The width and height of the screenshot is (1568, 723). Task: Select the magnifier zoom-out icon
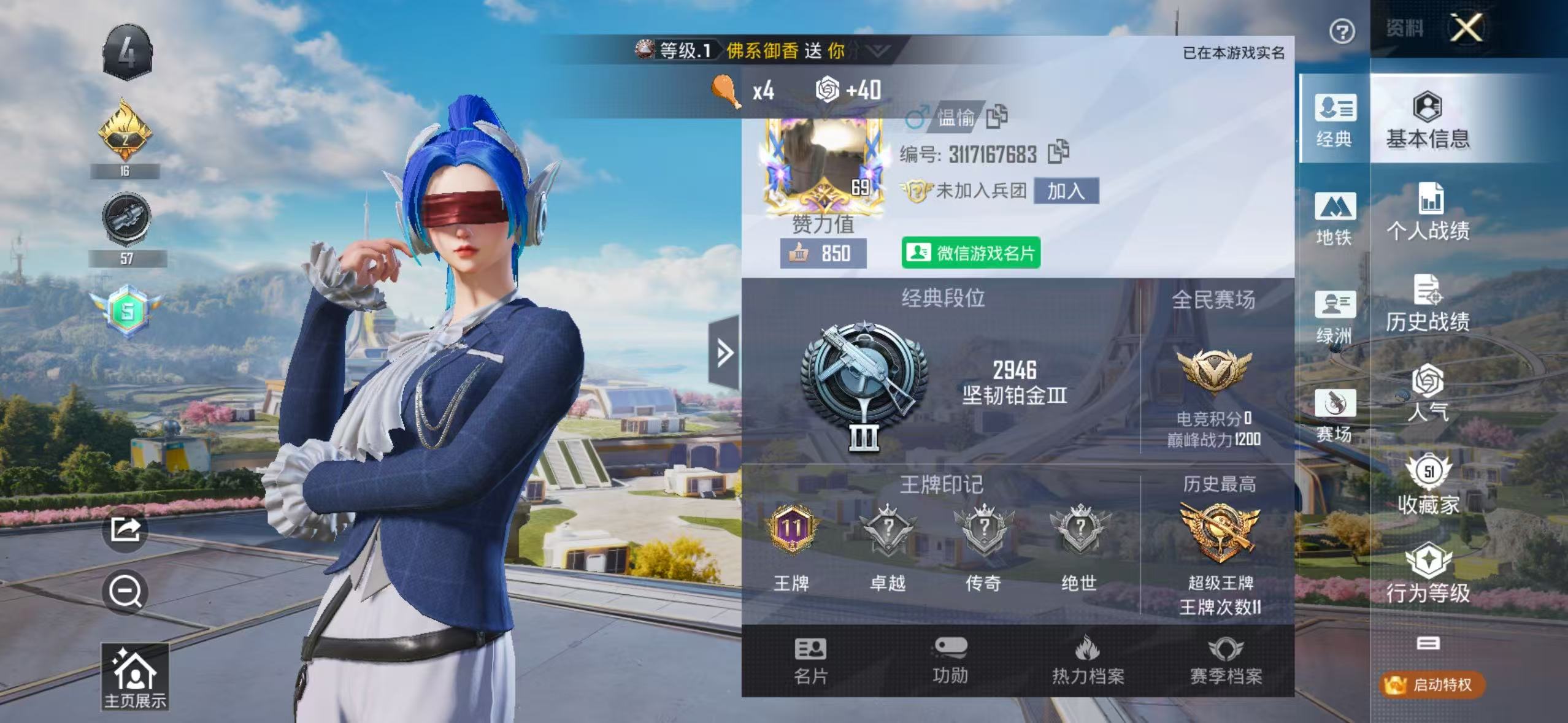126,592
